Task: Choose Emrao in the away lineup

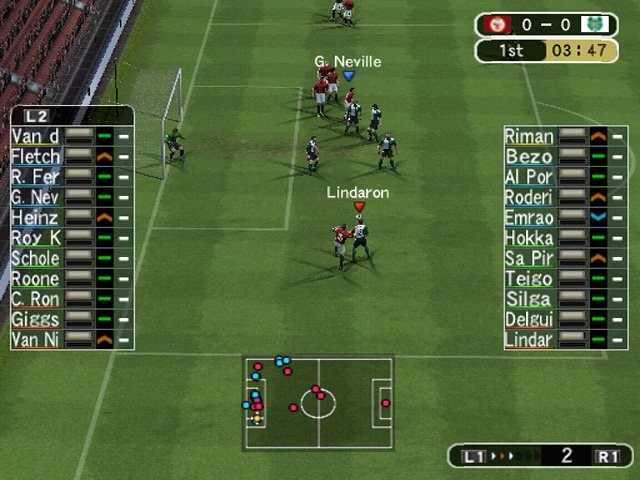Action: (530, 217)
